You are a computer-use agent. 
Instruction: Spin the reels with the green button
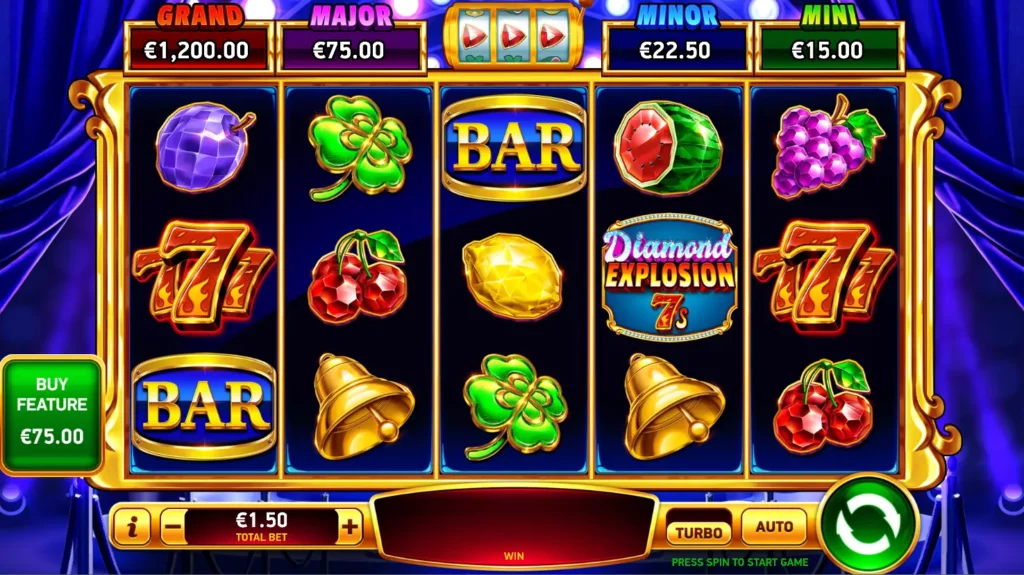[867, 524]
